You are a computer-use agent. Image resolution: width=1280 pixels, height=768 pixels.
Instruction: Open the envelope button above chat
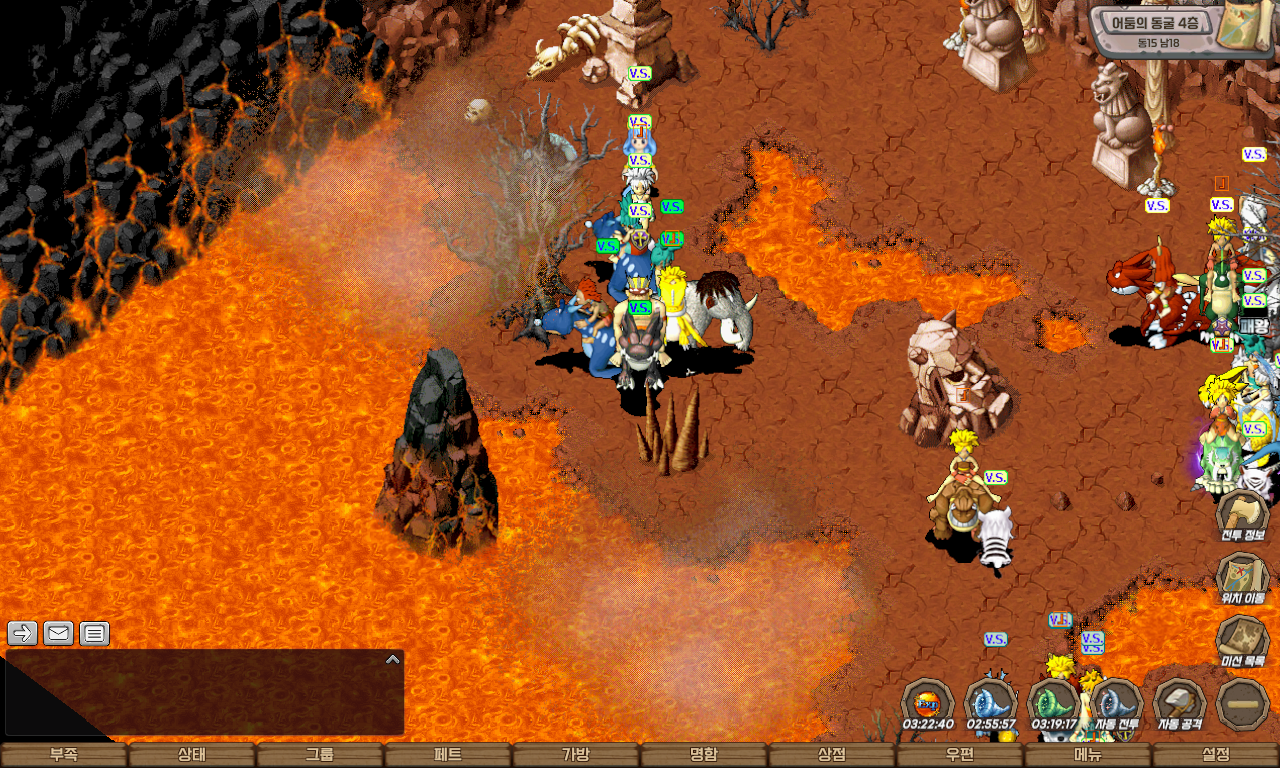pyautogui.click(x=59, y=633)
